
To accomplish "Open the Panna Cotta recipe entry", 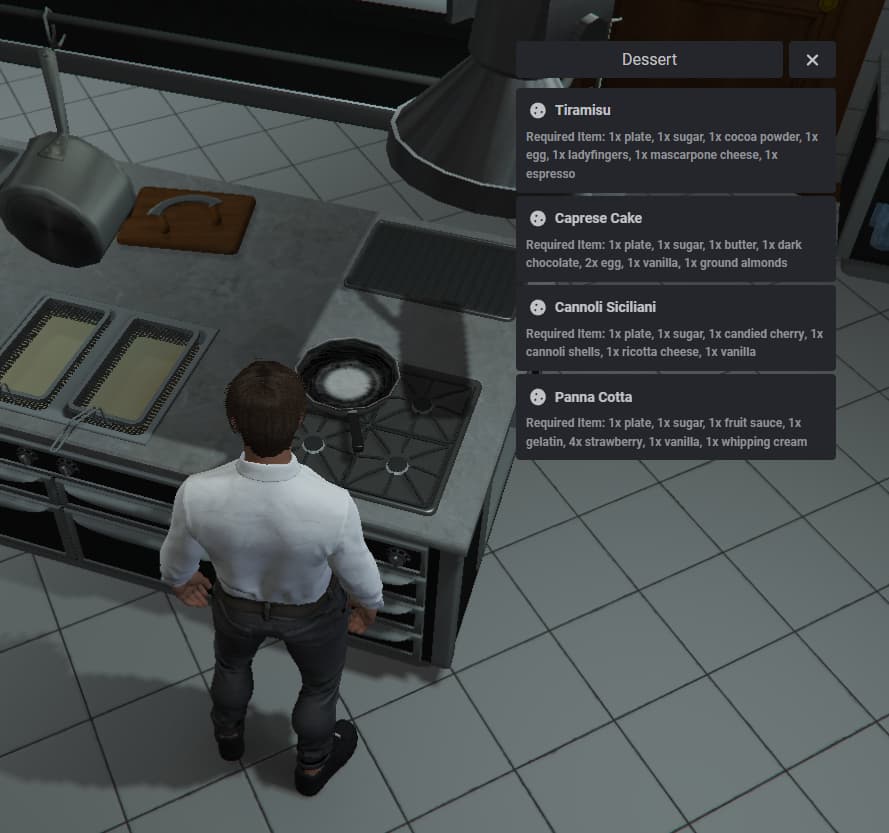I will [675, 417].
